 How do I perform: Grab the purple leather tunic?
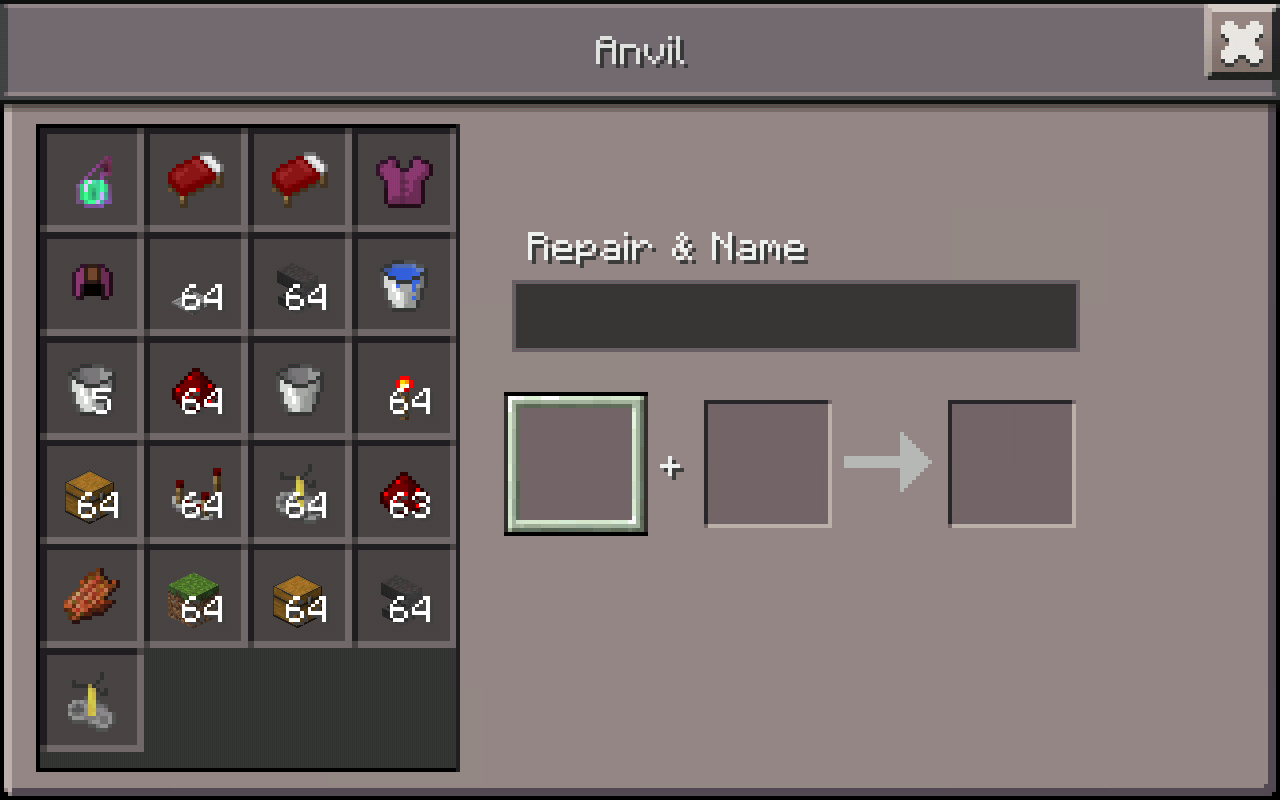point(403,180)
